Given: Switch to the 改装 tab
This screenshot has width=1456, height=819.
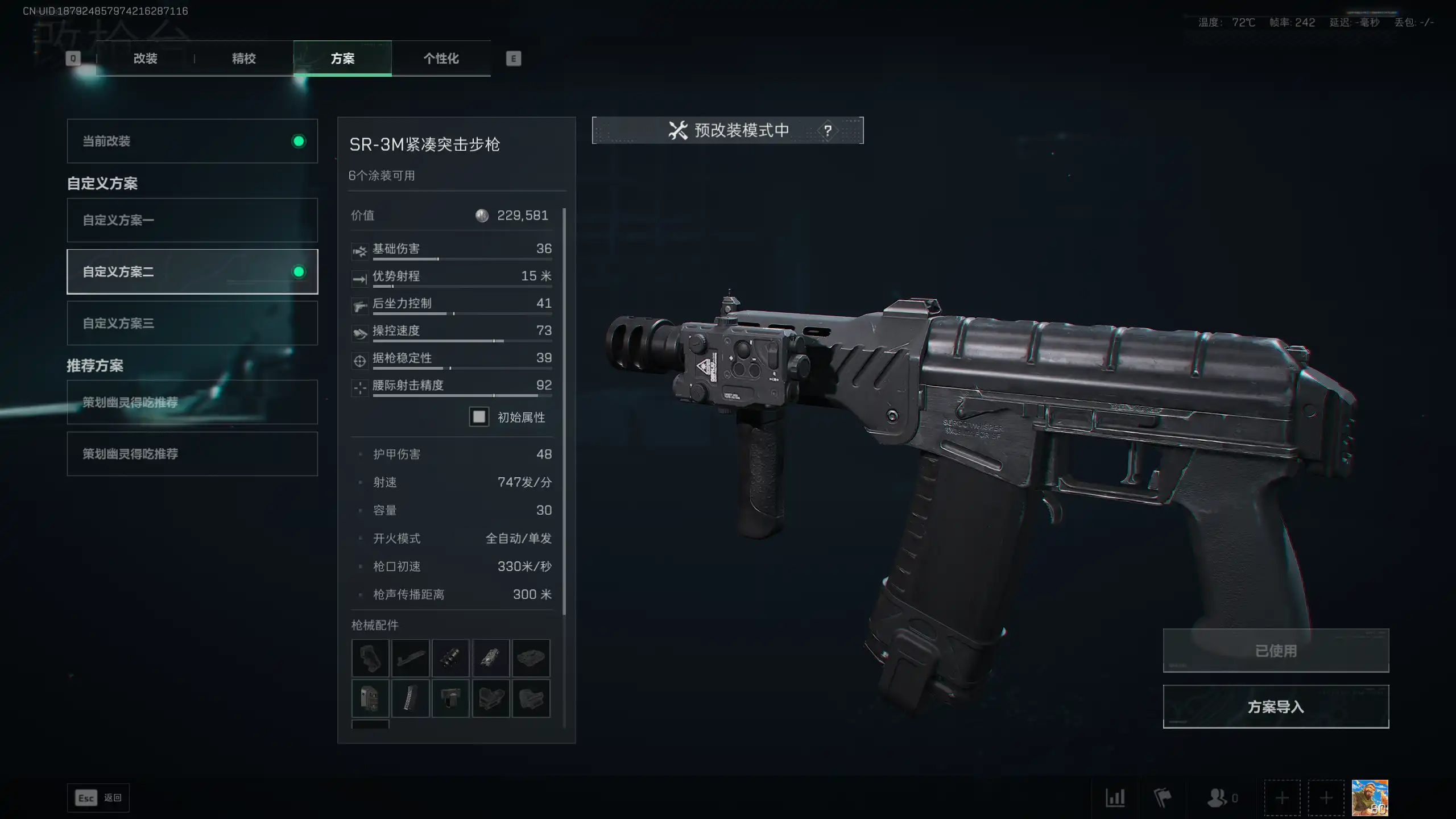Looking at the screenshot, I should click(145, 59).
